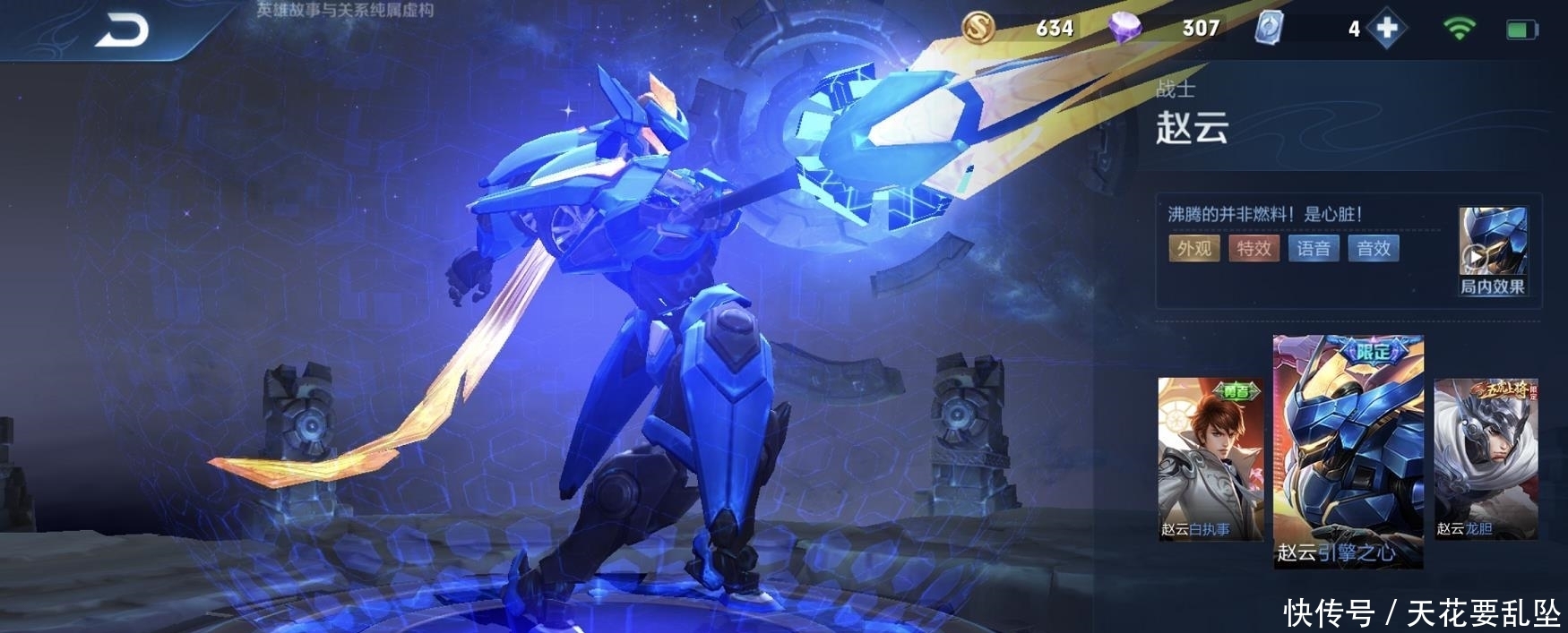Select the 语音 voice tag
The image size is (1568, 633).
1314,249
